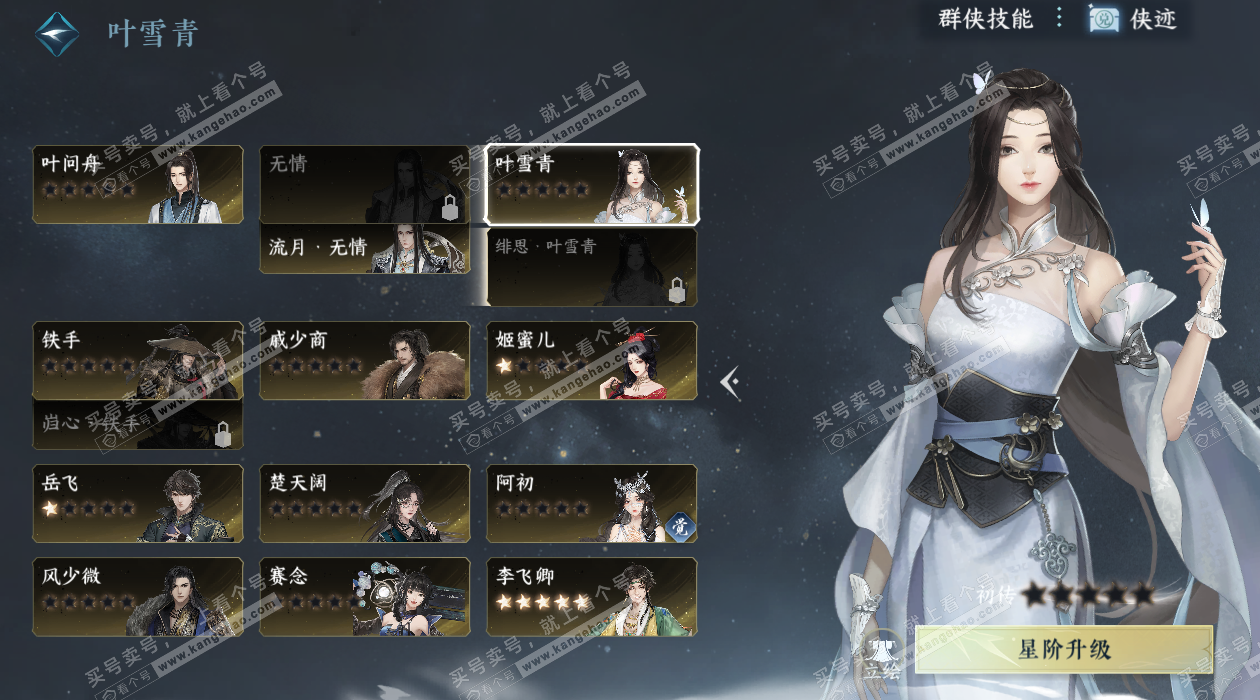The width and height of the screenshot is (1260, 700).
Task: Select the 叶问舟 character card
Action: [x=138, y=185]
